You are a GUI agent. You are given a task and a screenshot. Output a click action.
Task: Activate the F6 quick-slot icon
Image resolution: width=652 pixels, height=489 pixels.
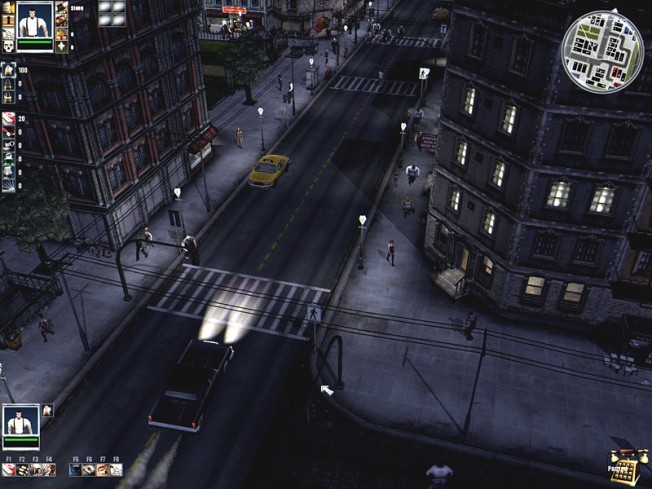click(x=89, y=469)
